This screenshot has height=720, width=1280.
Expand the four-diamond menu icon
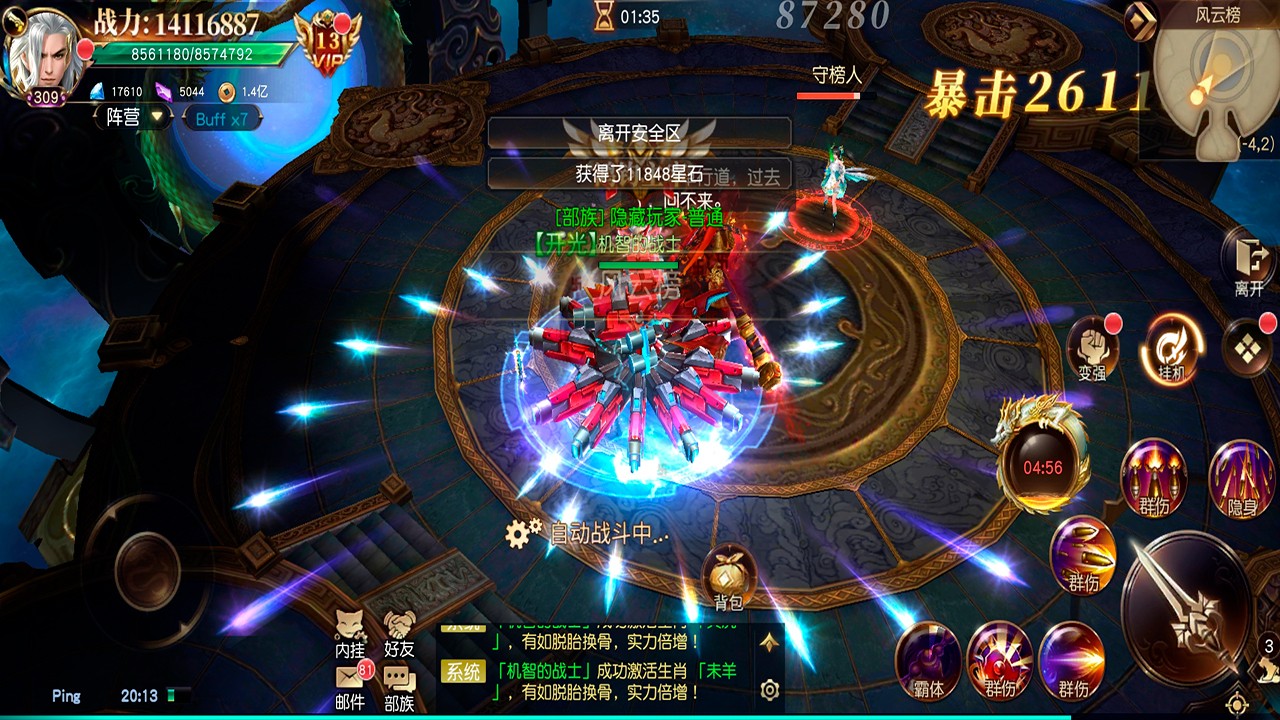1247,347
